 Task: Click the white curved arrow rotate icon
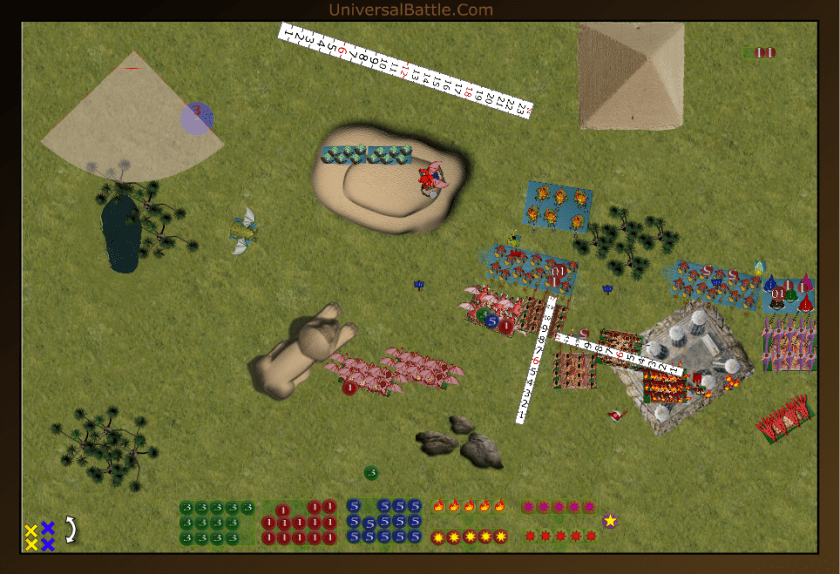[71, 529]
